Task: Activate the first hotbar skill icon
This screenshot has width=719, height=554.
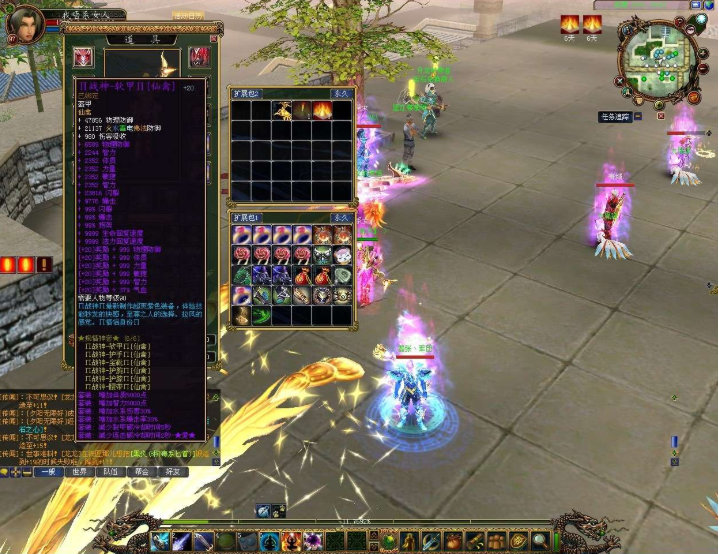Action: 160,542
